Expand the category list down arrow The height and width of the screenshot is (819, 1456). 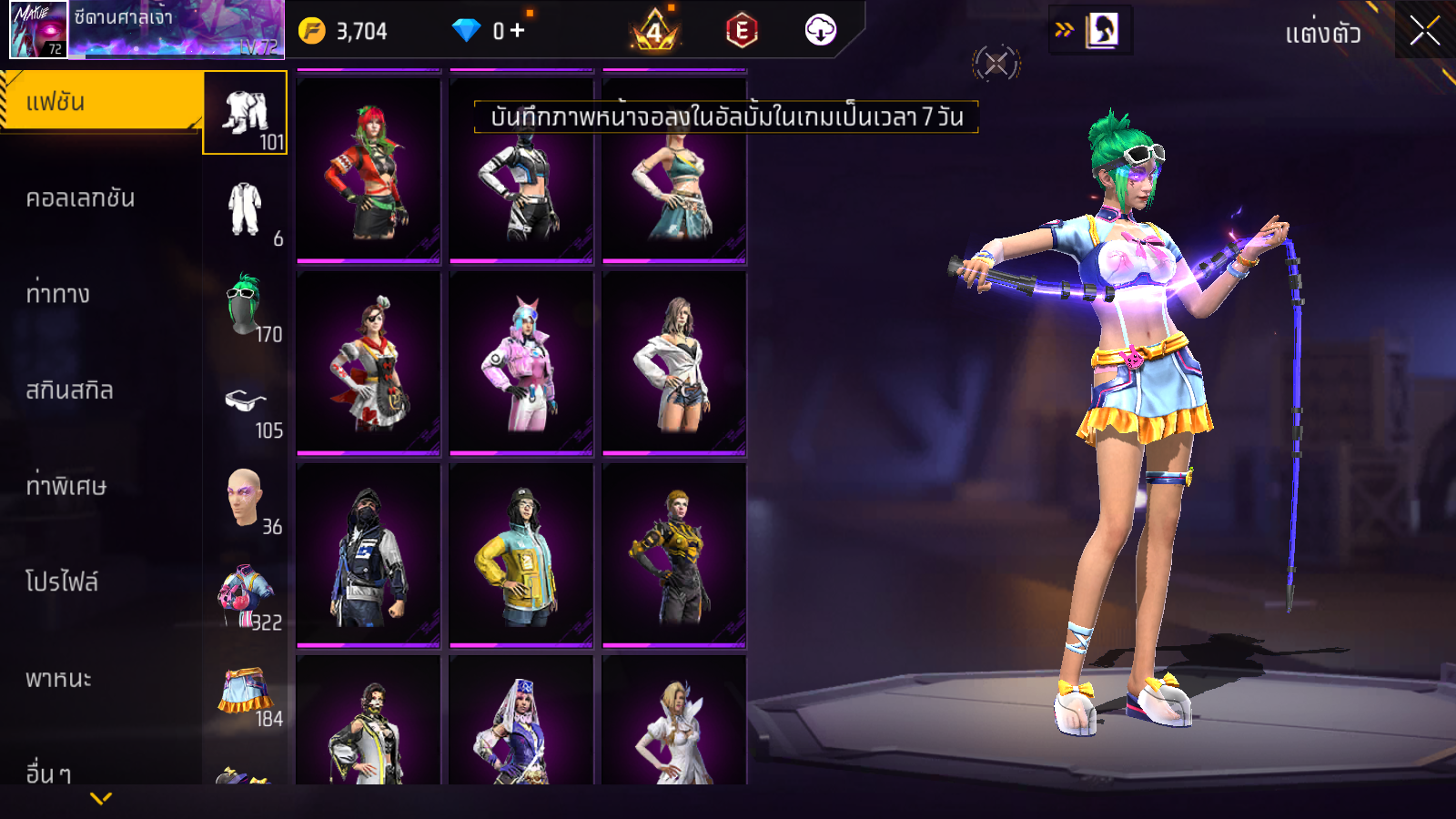101,798
